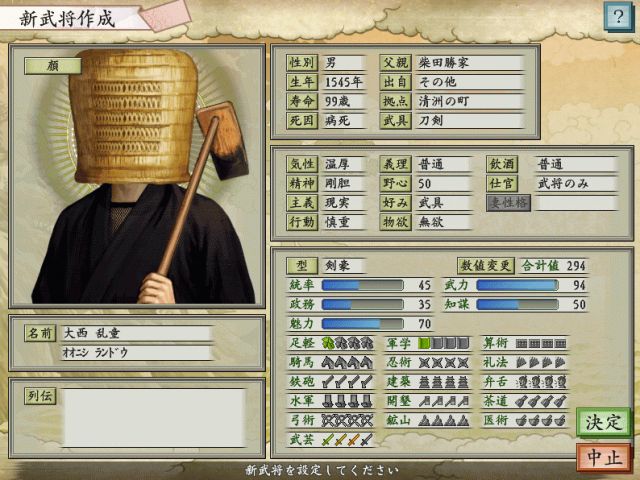Open biography entry via the 列伝 button

click(x=40, y=396)
